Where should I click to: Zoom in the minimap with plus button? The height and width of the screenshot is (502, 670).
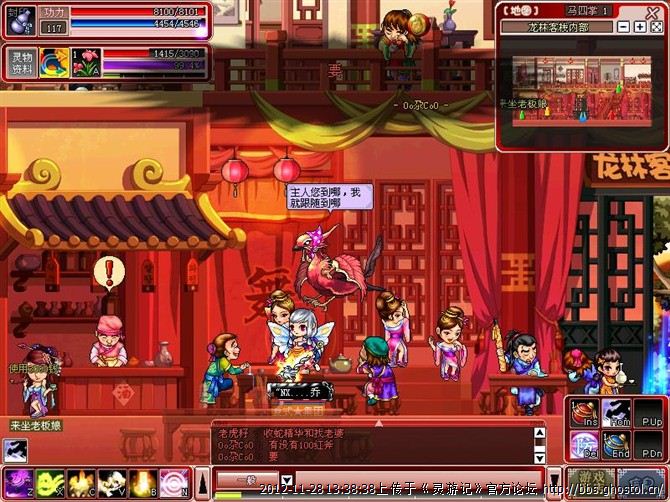[x=640, y=27]
